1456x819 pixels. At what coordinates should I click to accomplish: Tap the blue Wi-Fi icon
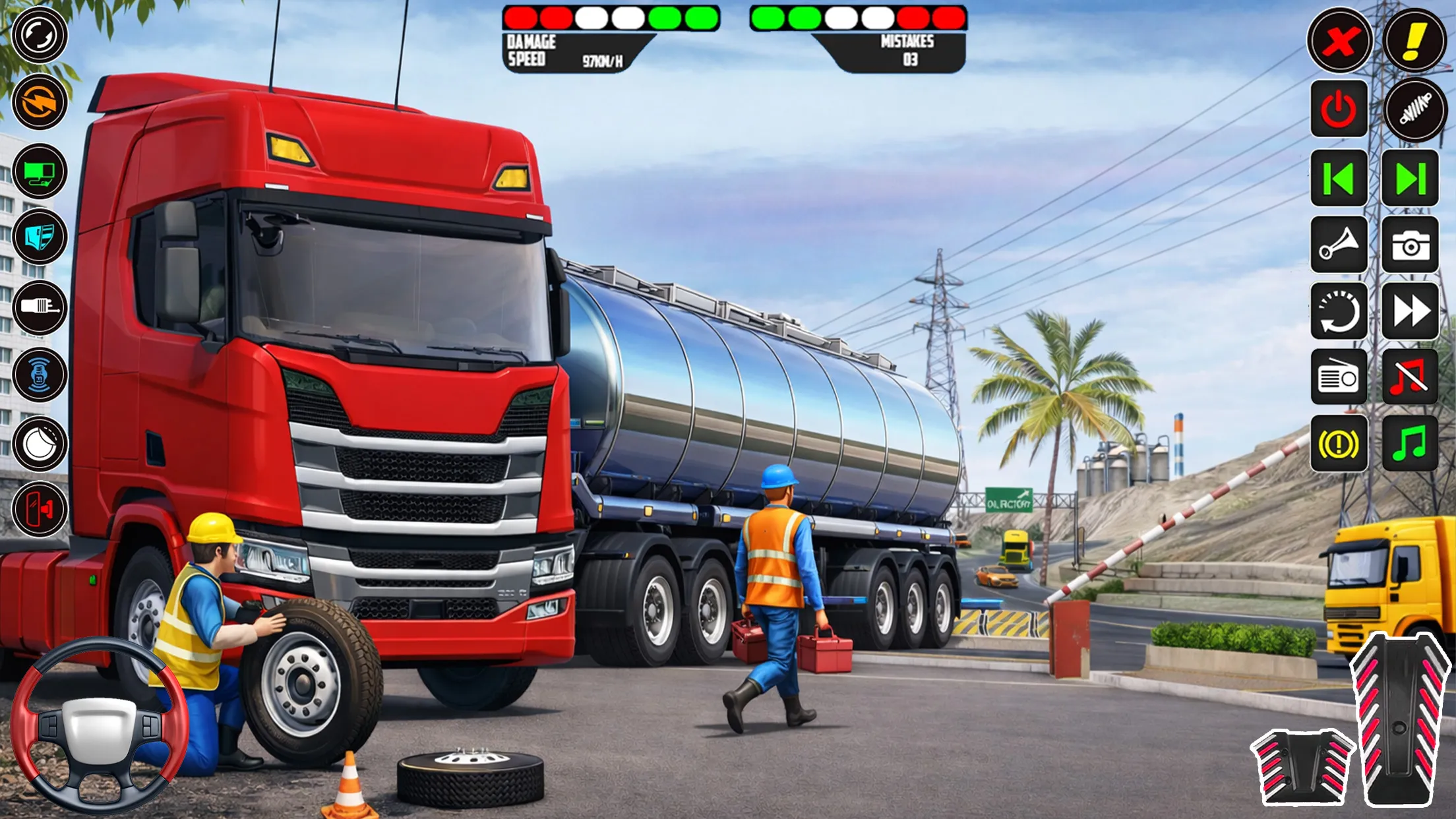40,375
